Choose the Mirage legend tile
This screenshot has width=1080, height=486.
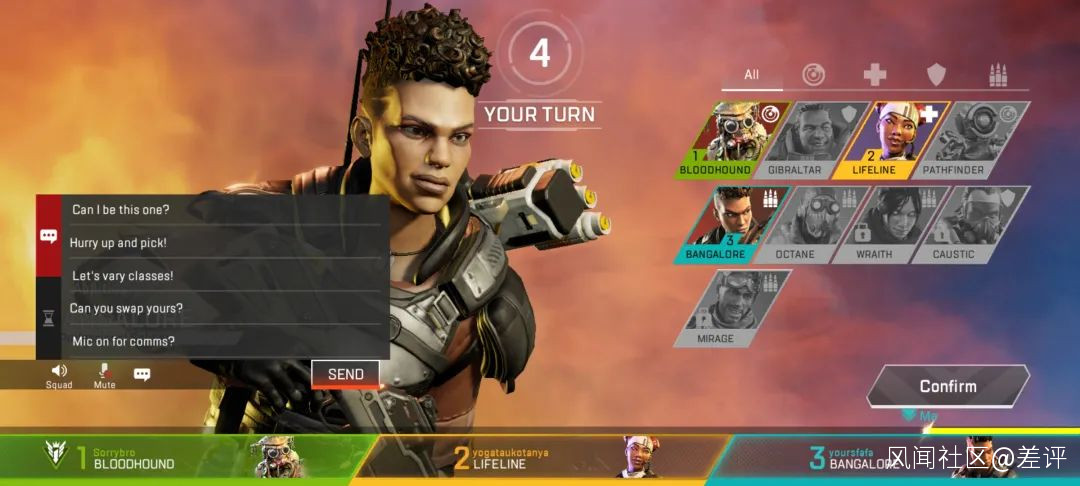point(734,308)
